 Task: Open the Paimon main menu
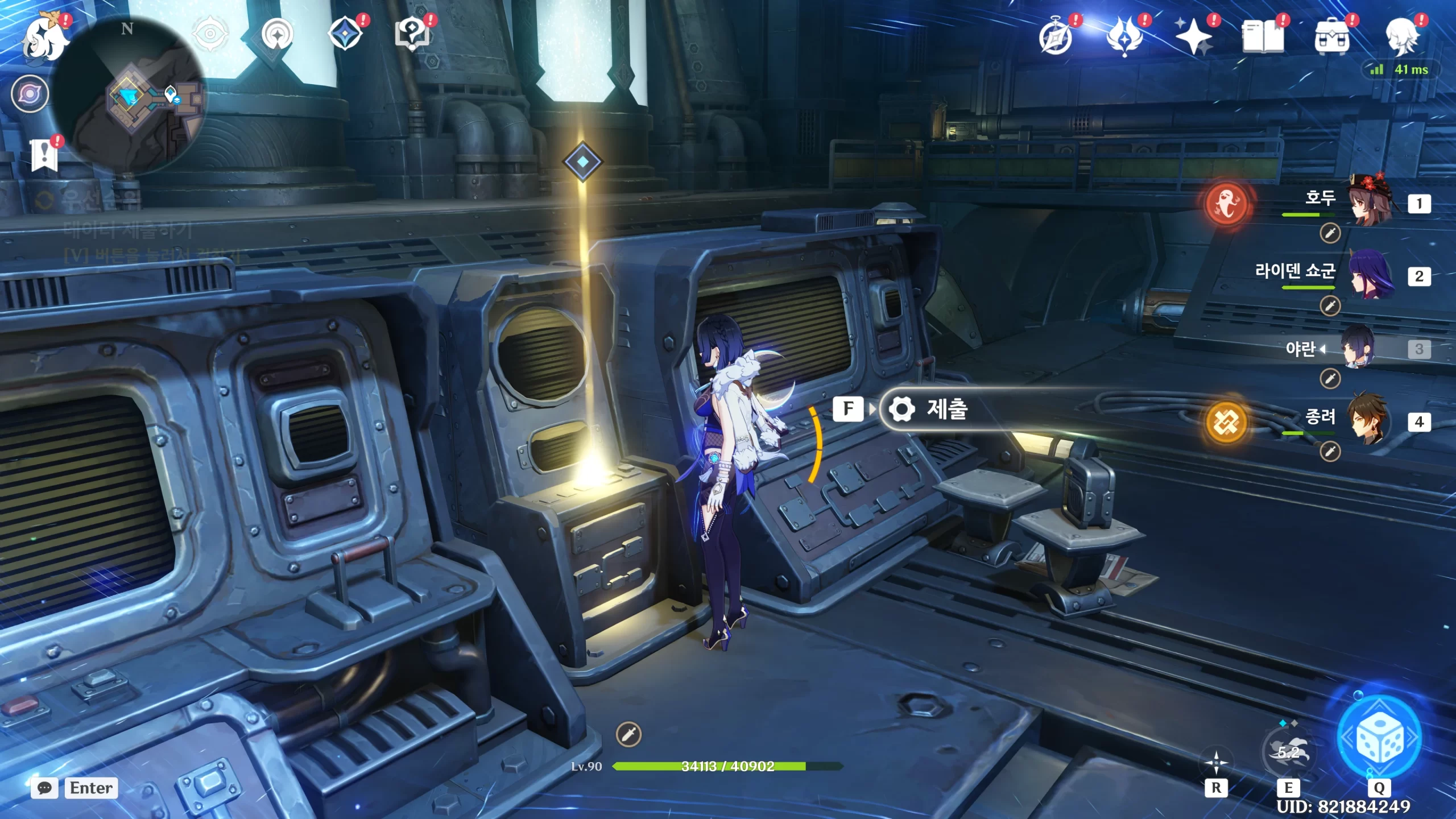coord(44,39)
